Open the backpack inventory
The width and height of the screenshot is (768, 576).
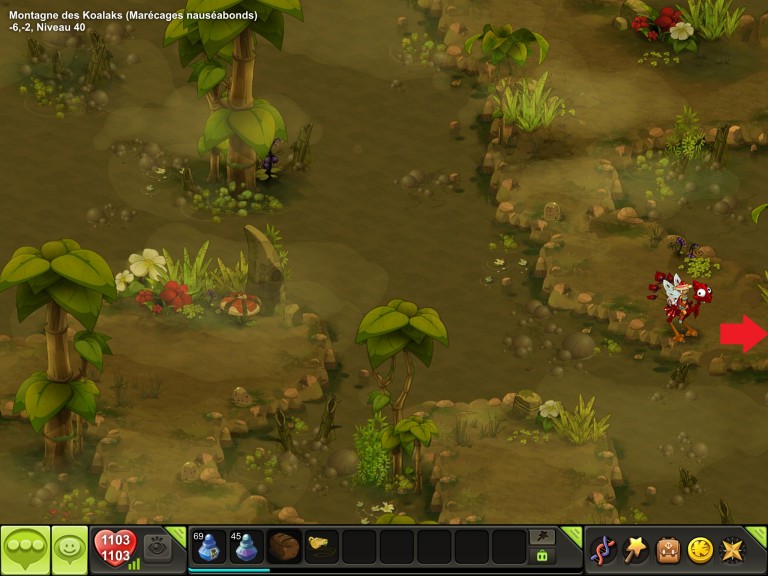click(668, 550)
